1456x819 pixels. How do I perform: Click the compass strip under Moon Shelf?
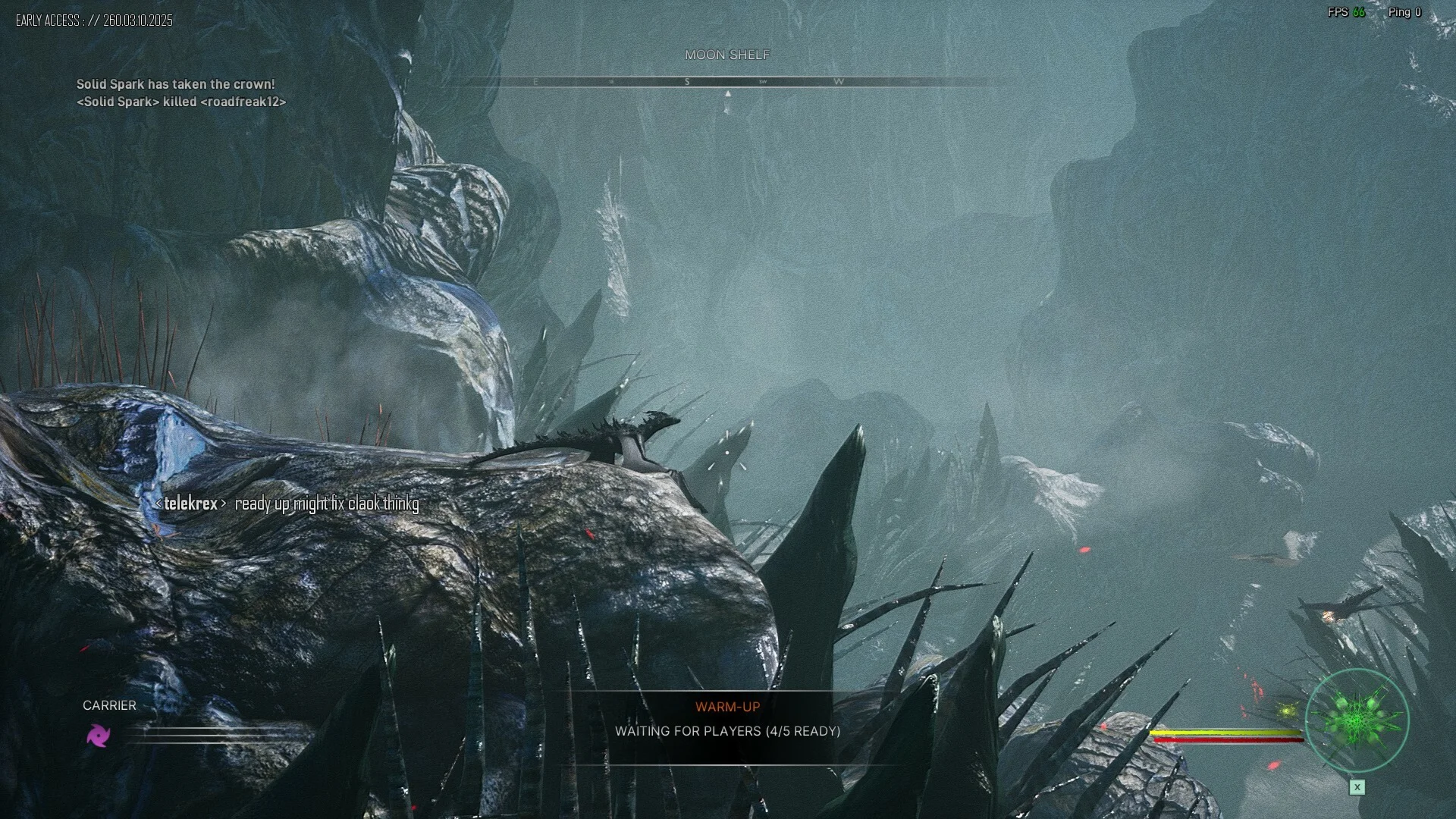click(x=726, y=82)
